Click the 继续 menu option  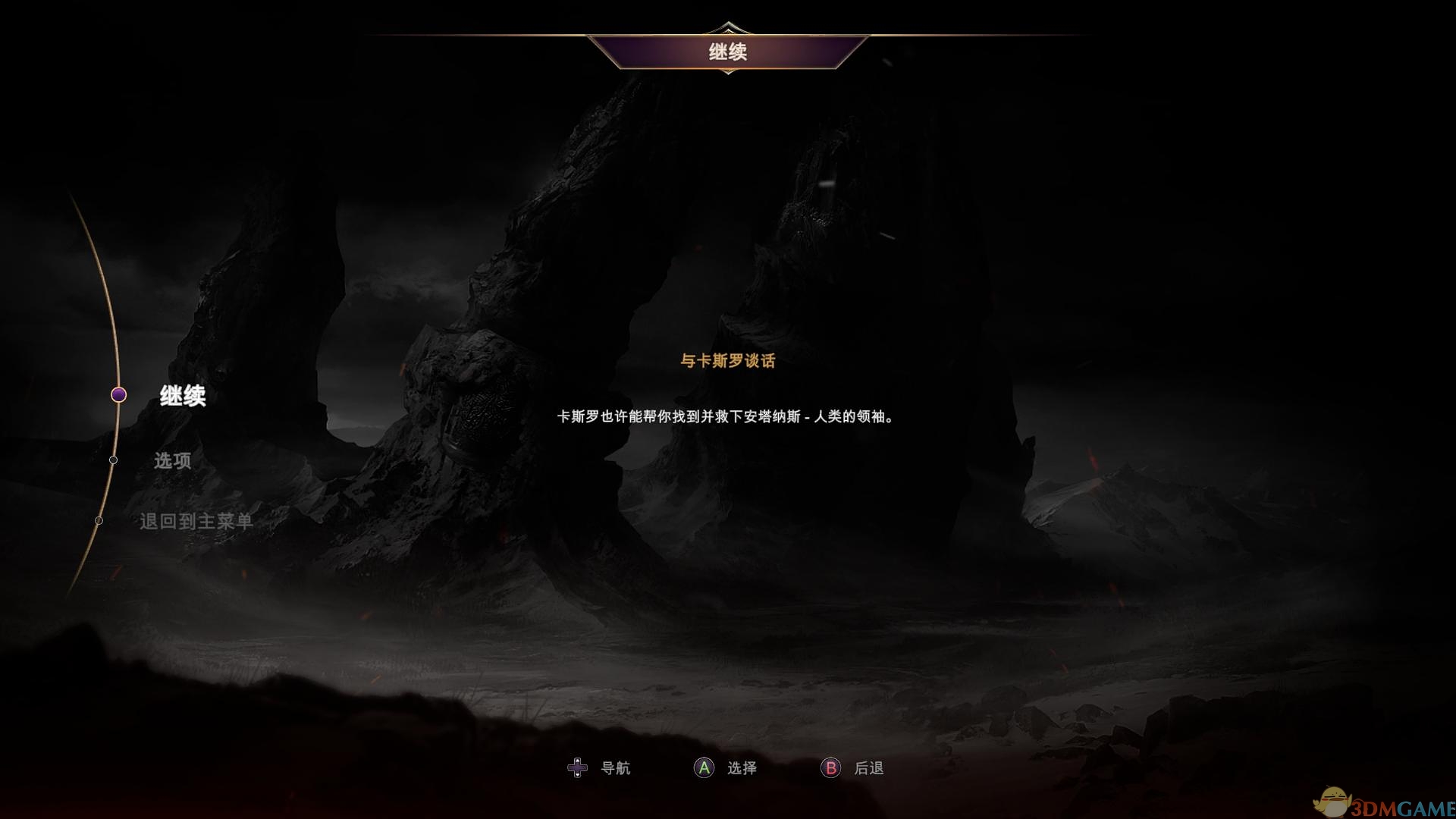[x=182, y=397]
